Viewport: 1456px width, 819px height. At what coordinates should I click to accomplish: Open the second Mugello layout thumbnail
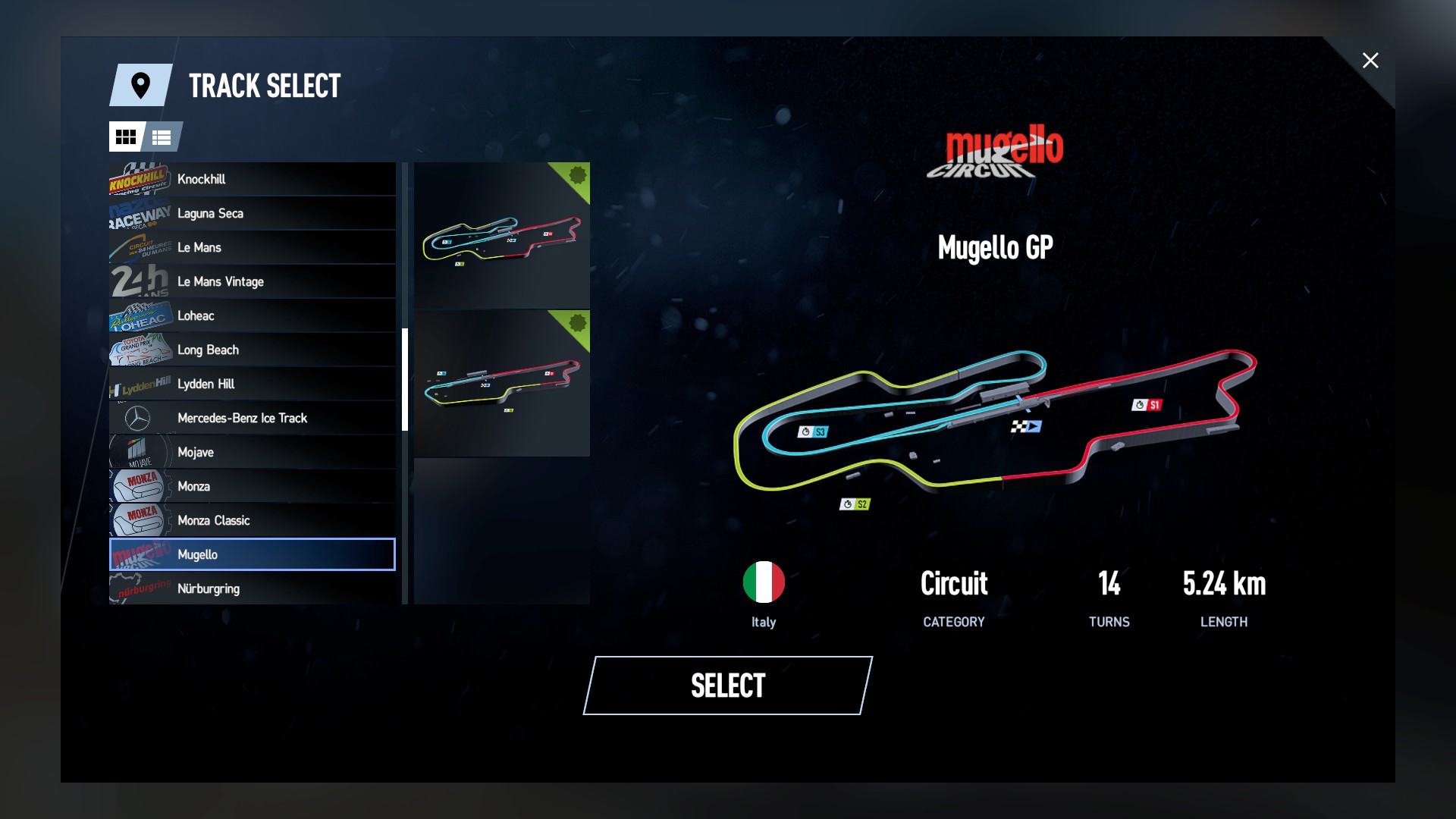pos(502,383)
